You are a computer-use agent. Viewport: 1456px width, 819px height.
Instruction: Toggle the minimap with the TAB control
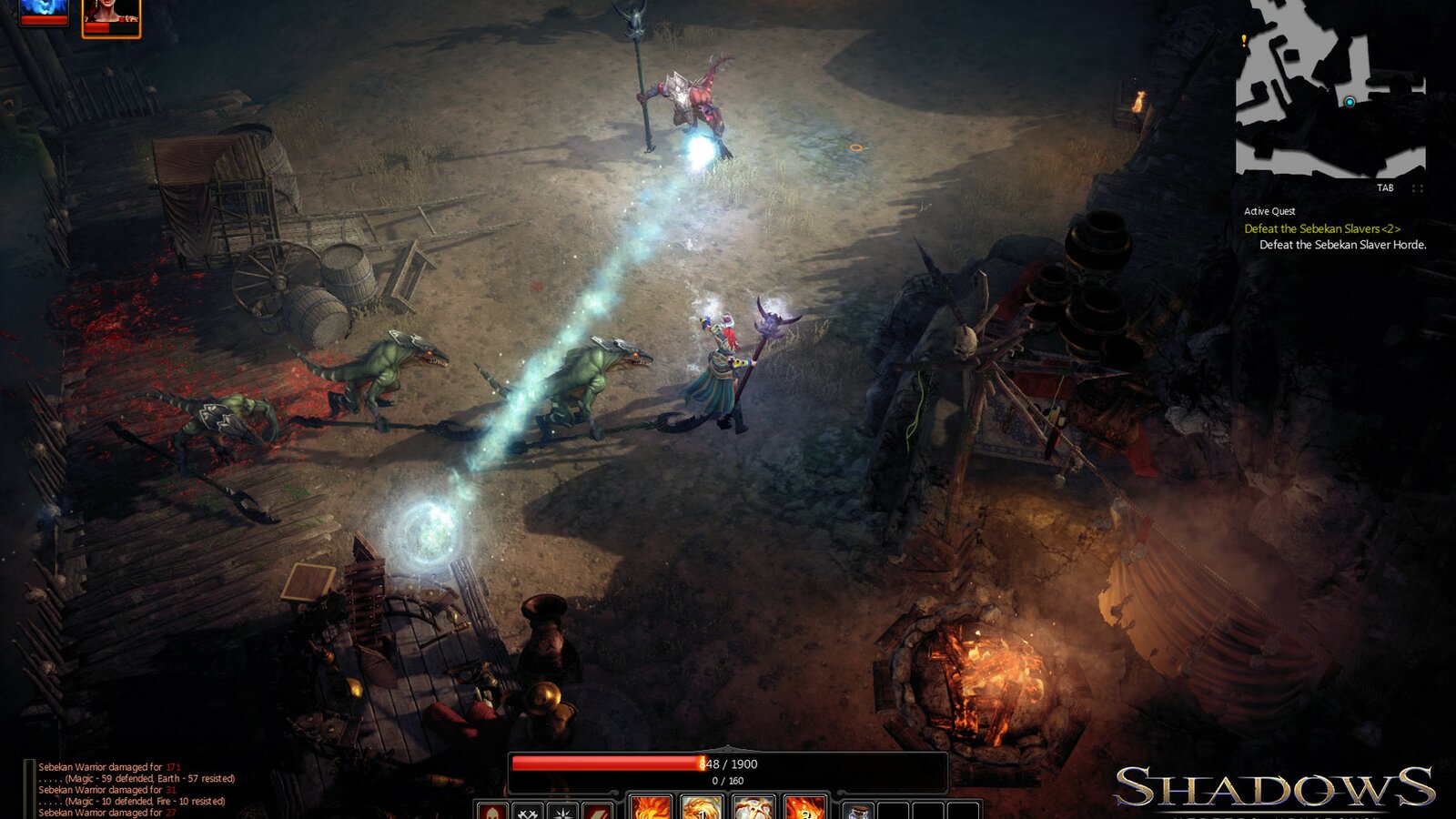click(1386, 188)
